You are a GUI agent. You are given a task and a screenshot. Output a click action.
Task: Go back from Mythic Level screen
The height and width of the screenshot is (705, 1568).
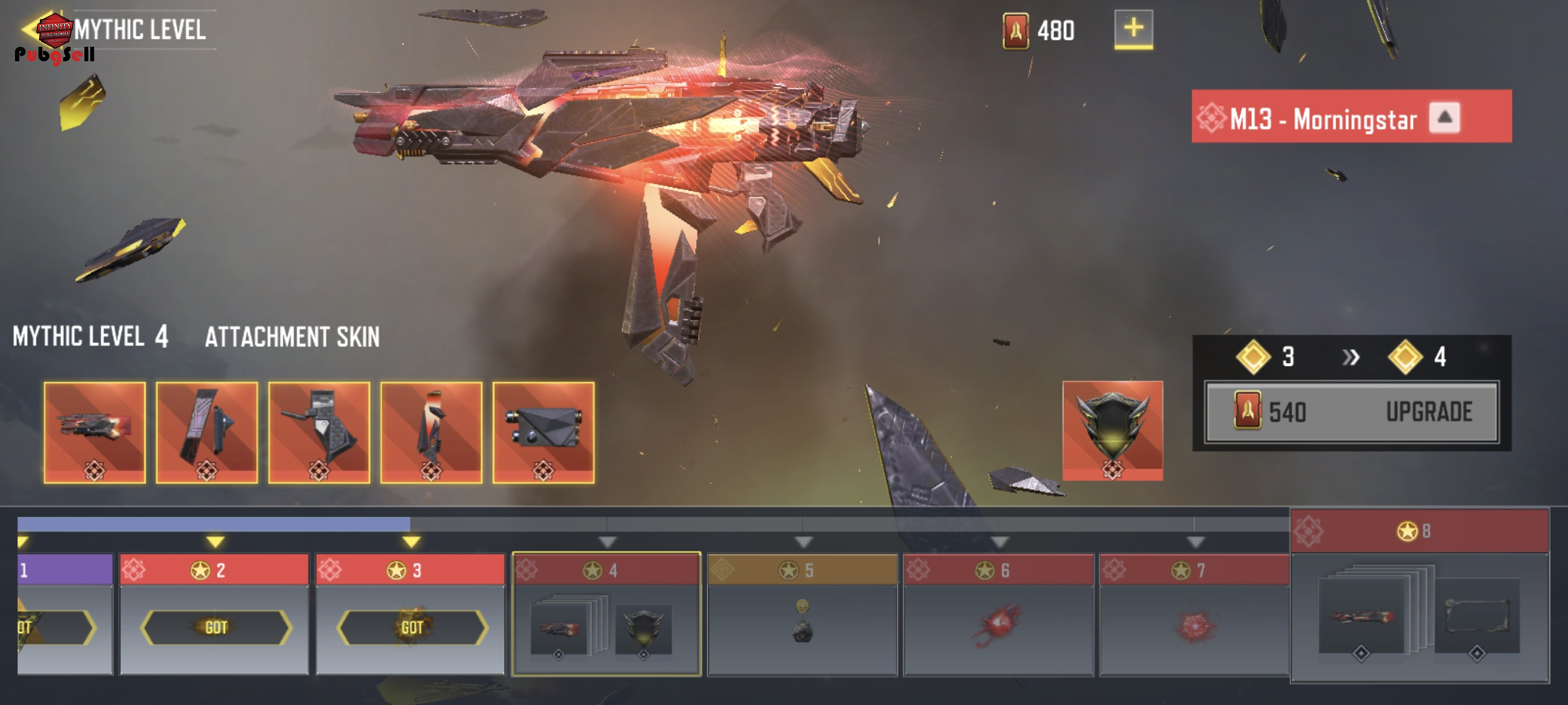pyautogui.click(x=29, y=29)
